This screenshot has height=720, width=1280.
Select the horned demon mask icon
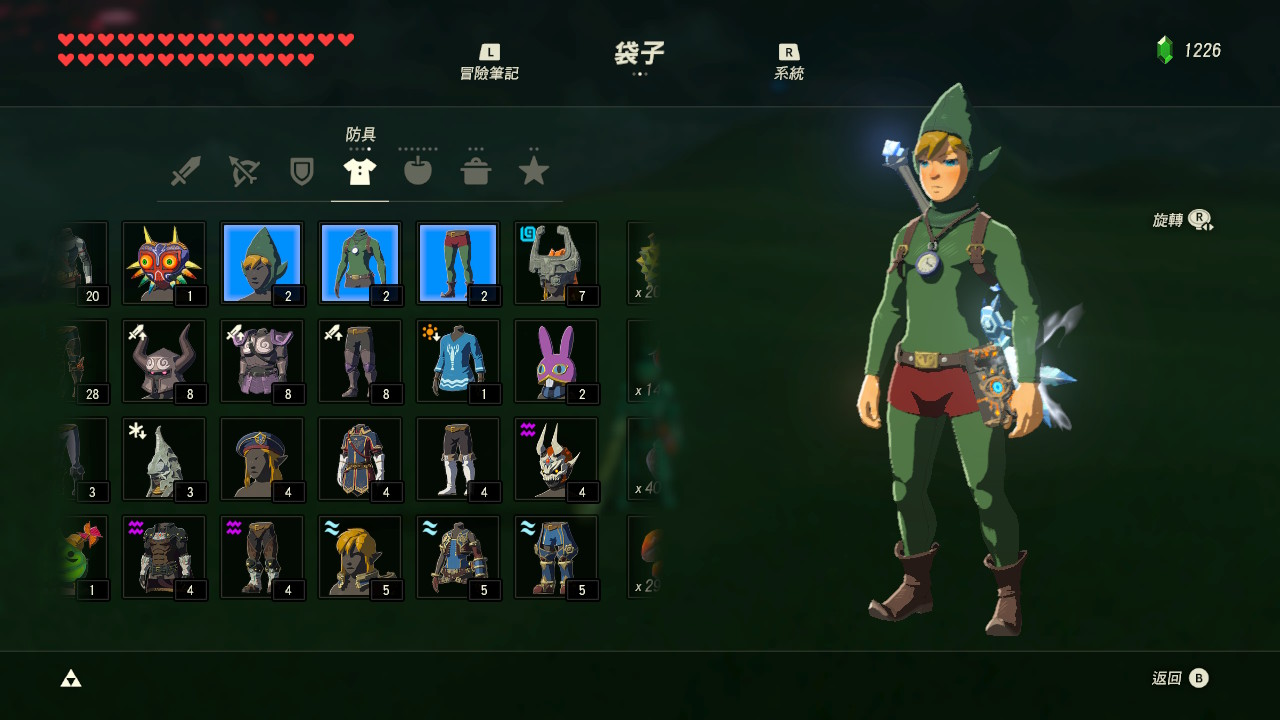coord(555,458)
